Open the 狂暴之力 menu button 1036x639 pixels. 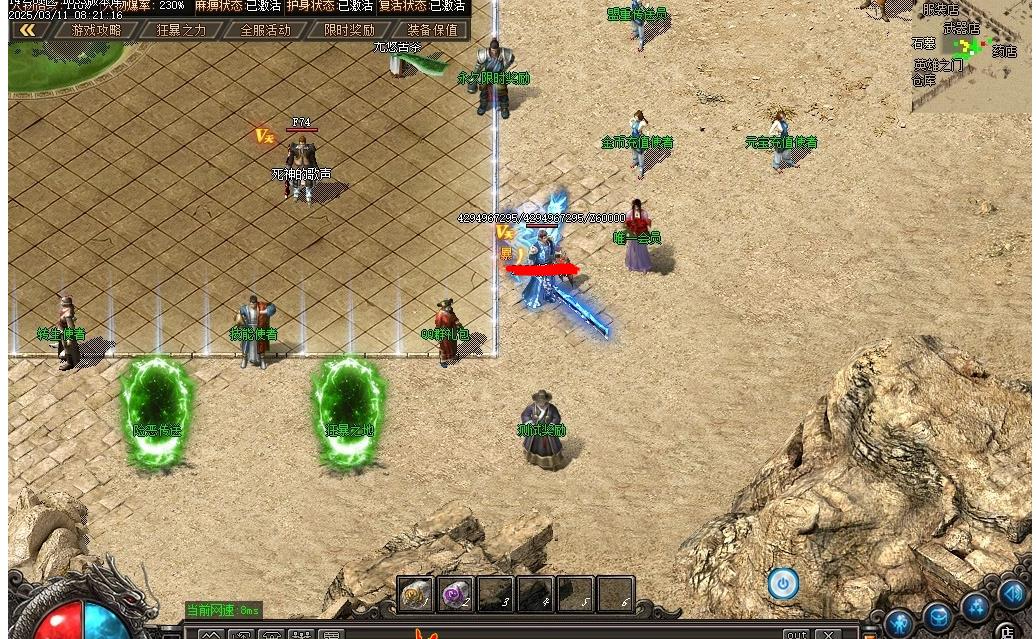[180, 30]
